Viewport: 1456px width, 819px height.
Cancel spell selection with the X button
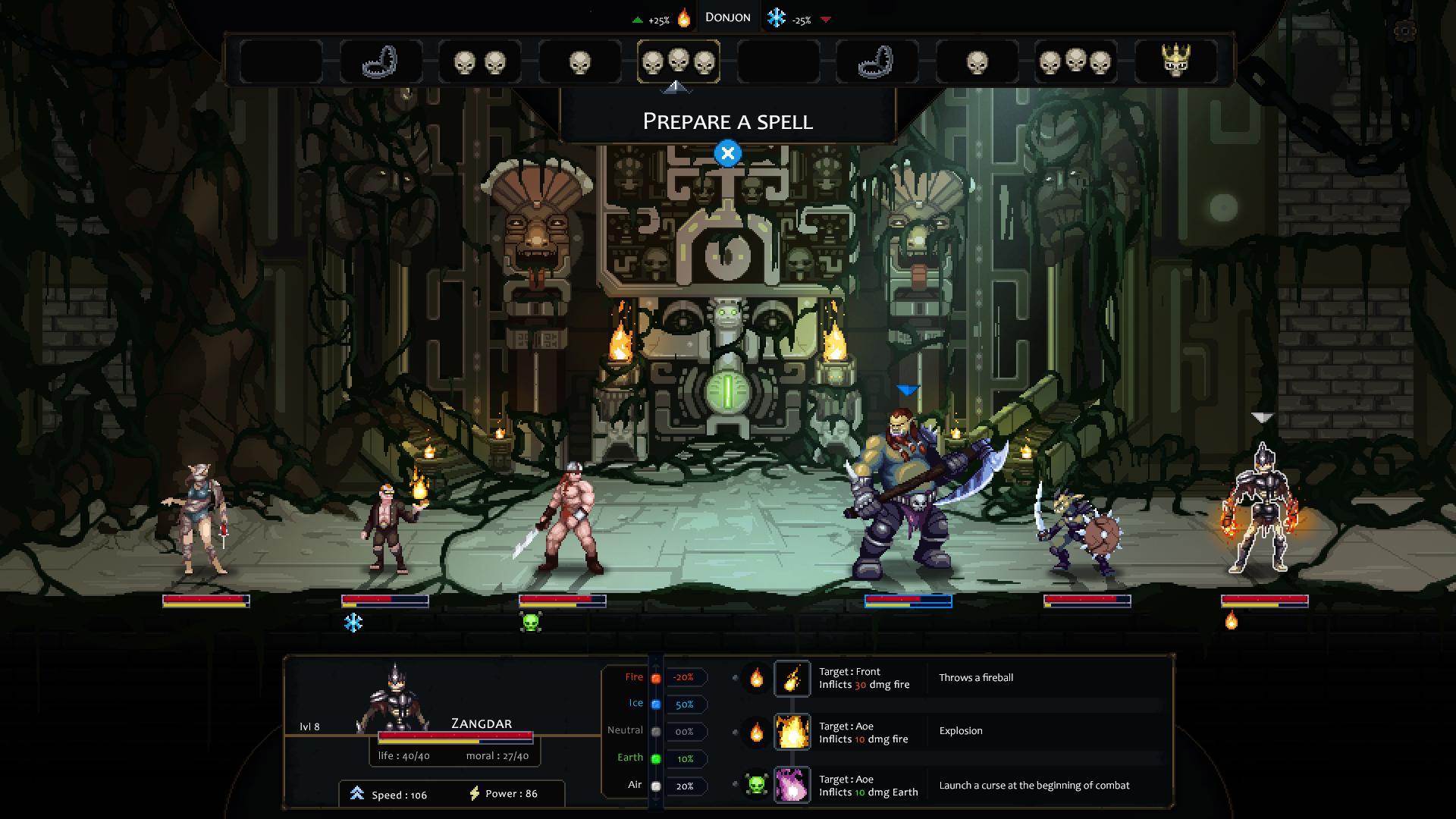[727, 152]
